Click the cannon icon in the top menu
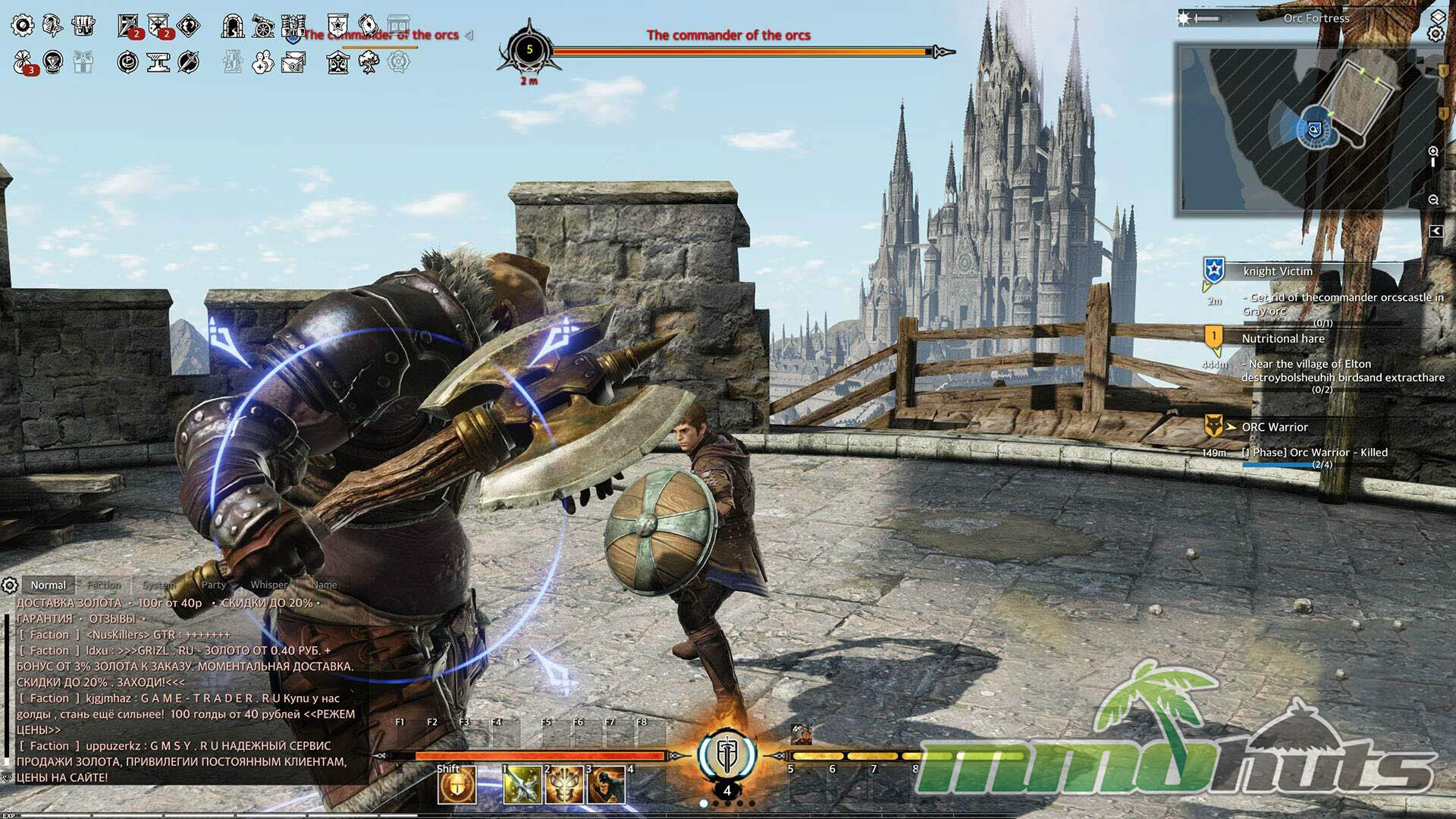Viewport: 1456px width, 819px height. click(x=263, y=26)
